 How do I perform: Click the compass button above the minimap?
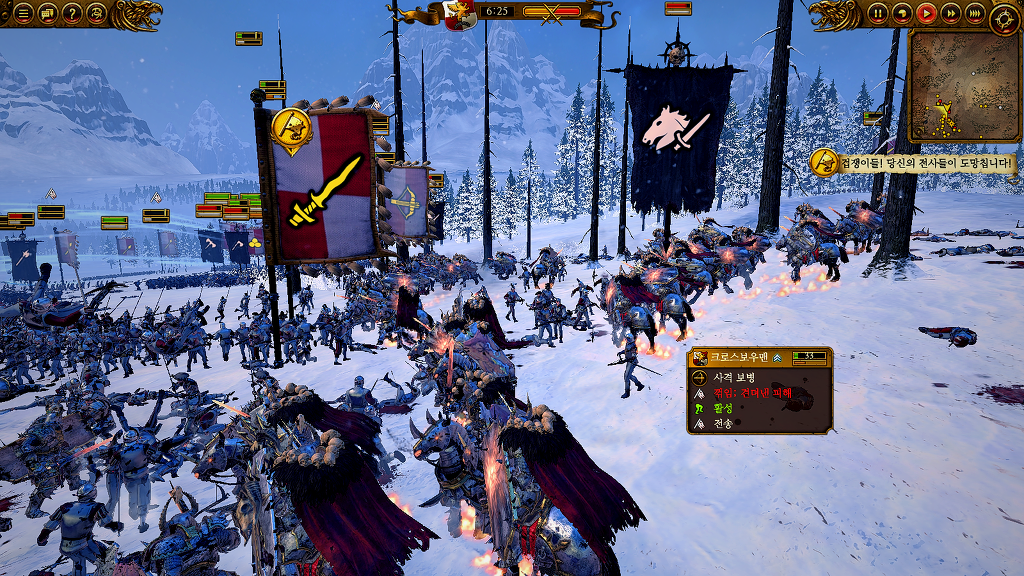click(1004, 19)
